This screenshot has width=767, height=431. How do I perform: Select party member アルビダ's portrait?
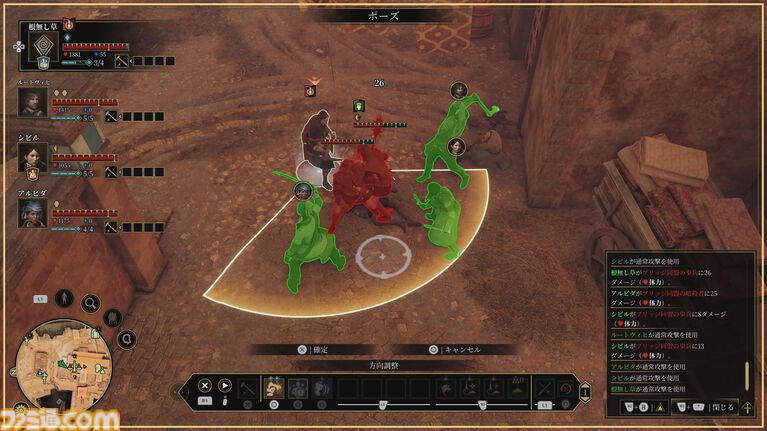(x=32, y=212)
